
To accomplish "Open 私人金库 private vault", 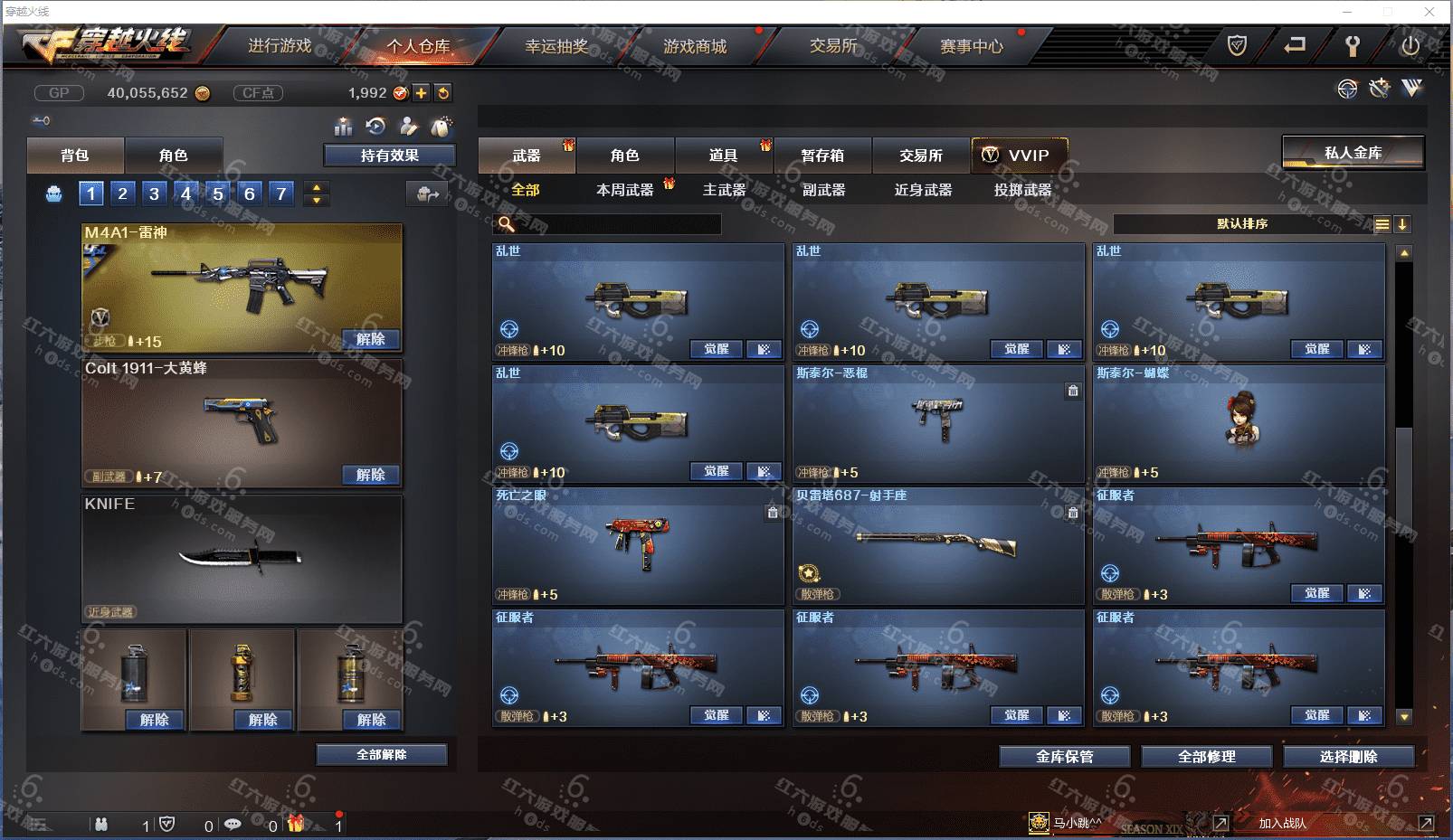I will tap(1353, 153).
